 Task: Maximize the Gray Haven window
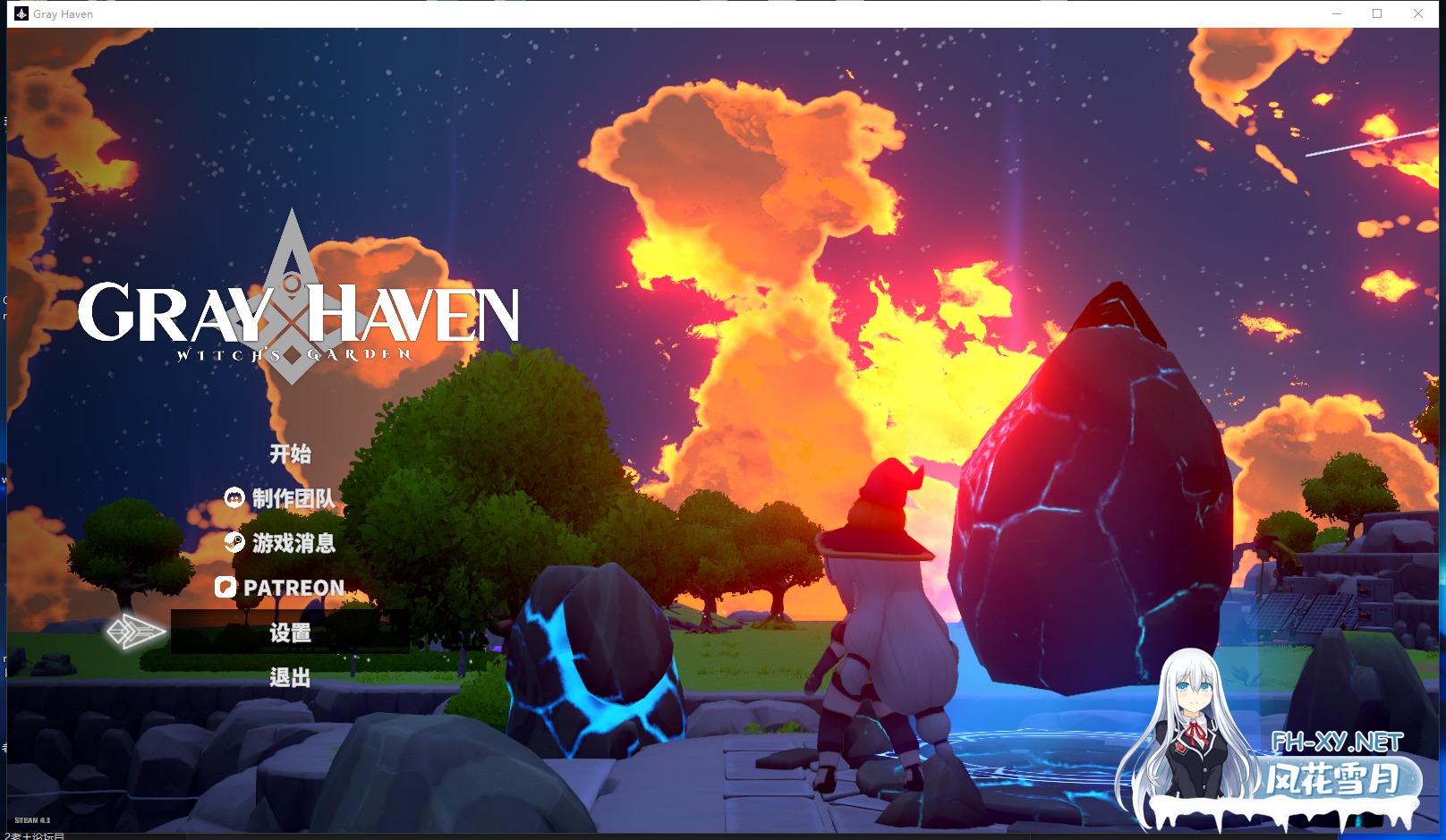[x=1377, y=13]
